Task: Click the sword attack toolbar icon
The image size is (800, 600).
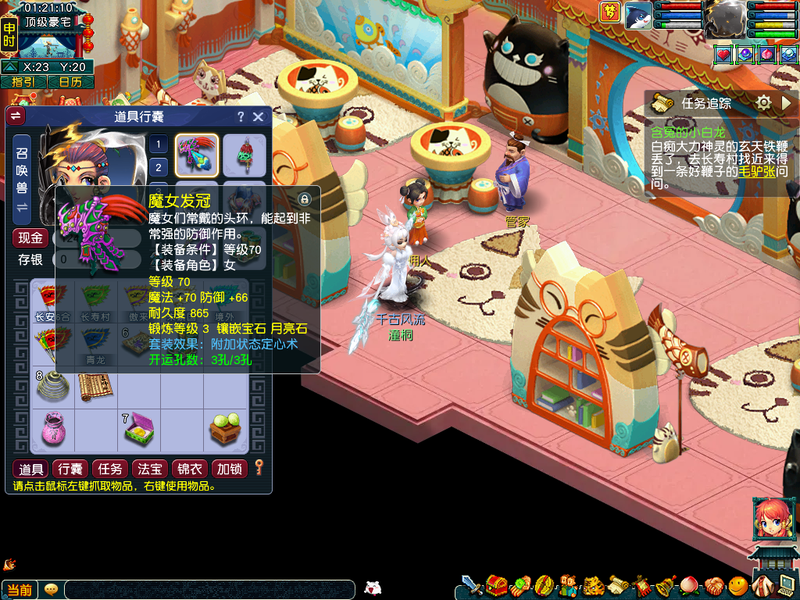Action: click(x=471, y=584)
